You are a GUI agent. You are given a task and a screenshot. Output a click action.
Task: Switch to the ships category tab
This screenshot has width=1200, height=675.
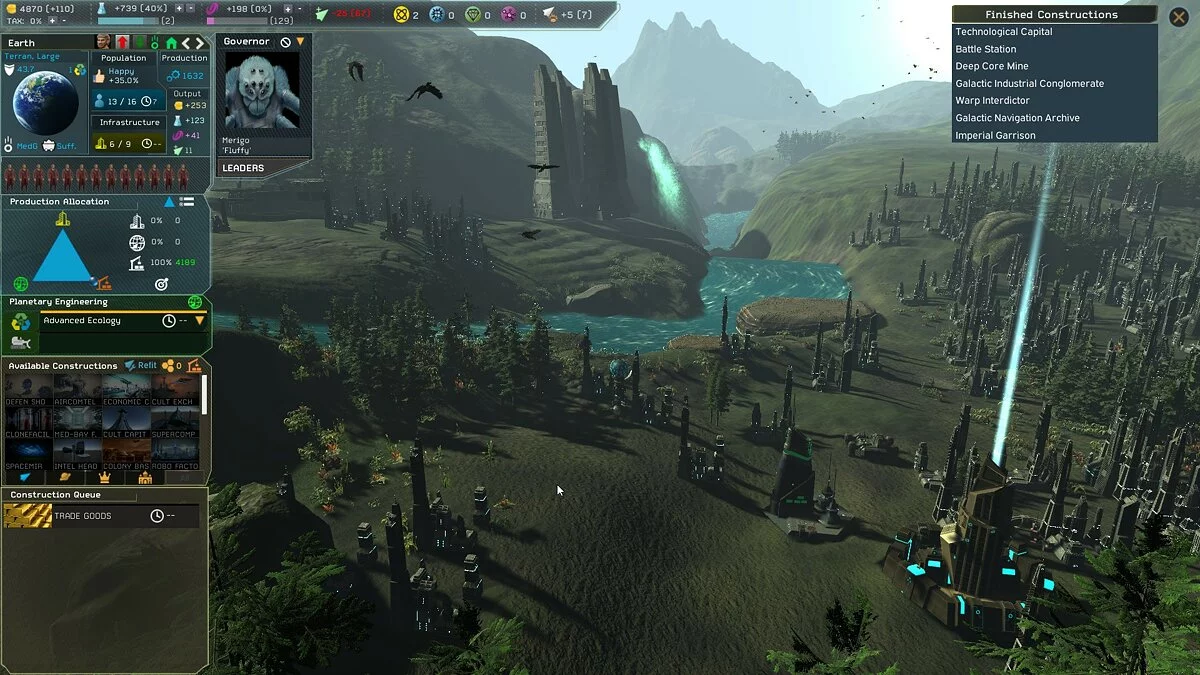pyautogui.click(x=26, y=478)
